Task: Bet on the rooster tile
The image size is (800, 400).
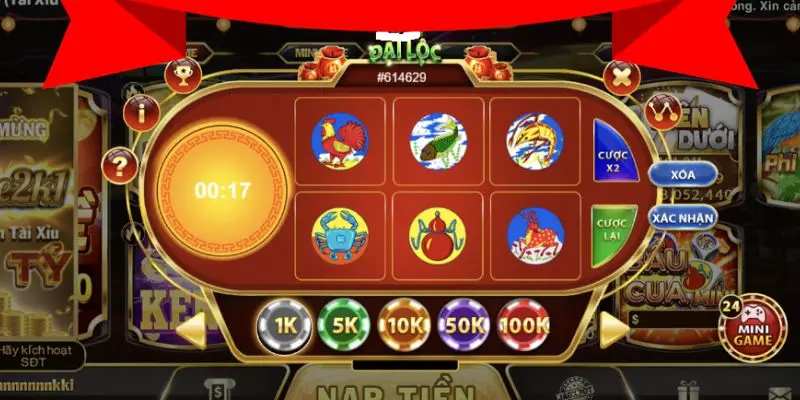Action: (340, 141)
